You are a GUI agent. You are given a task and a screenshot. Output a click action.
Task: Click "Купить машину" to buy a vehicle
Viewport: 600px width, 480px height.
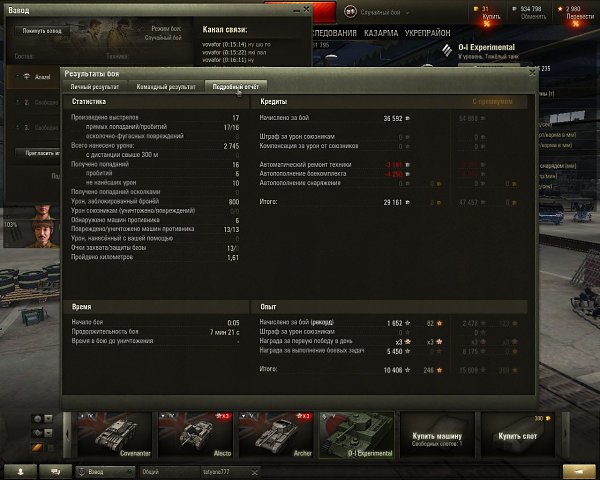click(x=436, y=437)
